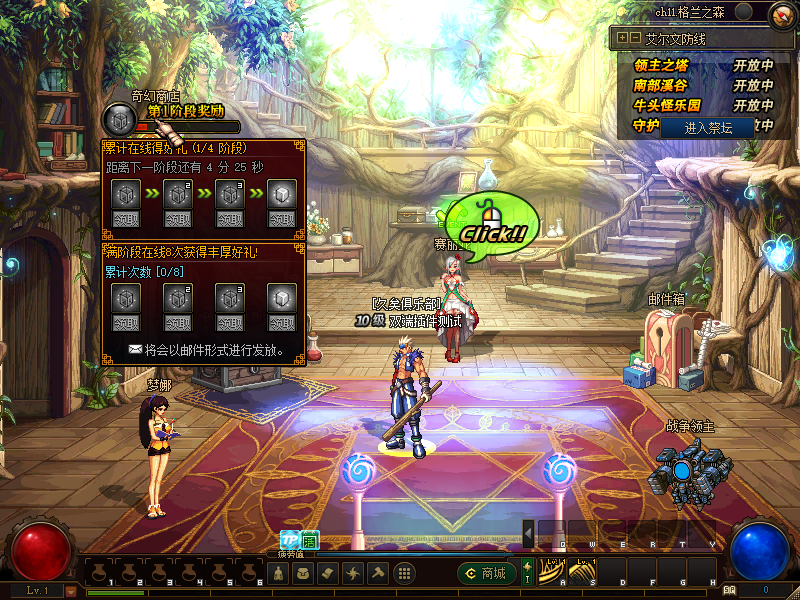The height and width of the screenshot is (600, 800).
Task: Click the green 周 icon above the bar
Action: coord(310,539)
